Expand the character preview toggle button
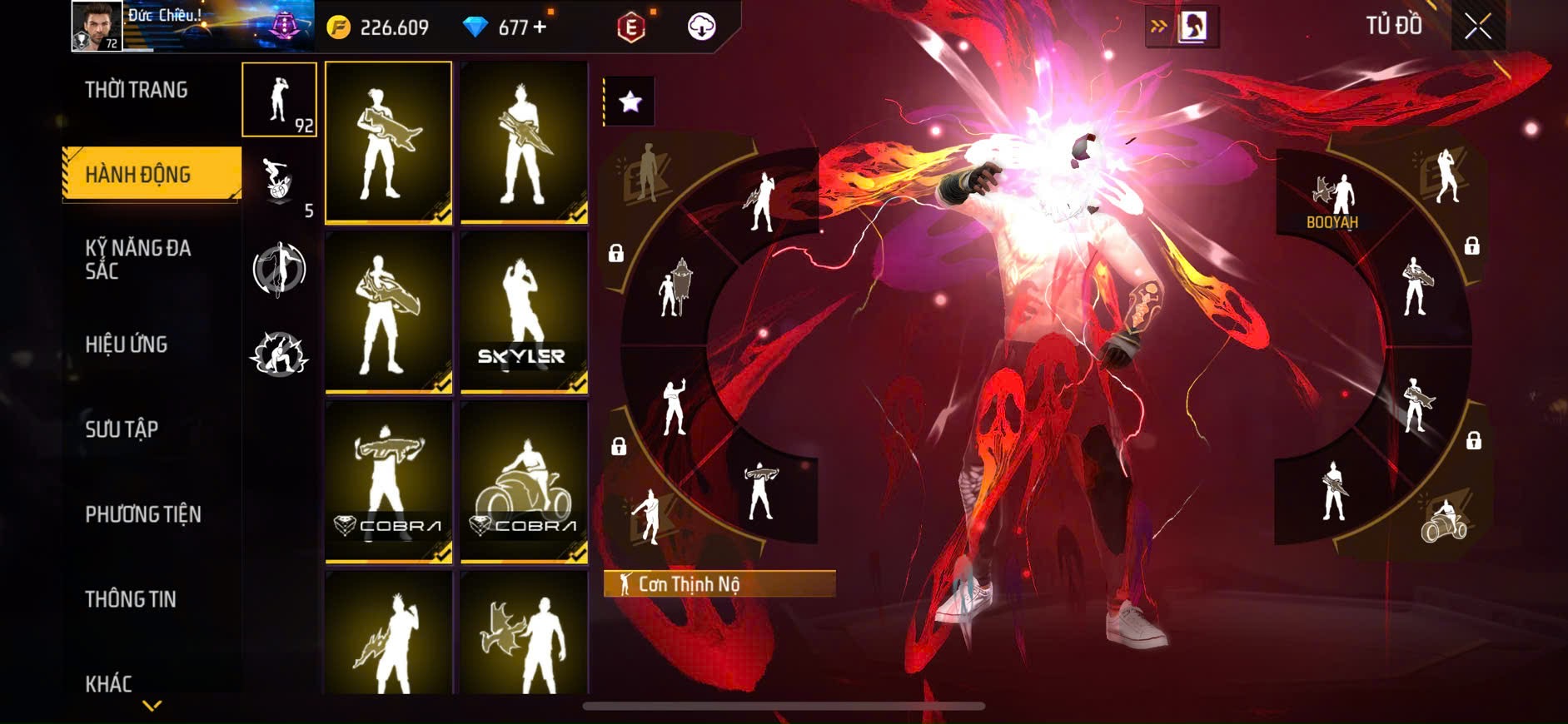Viewport: 1568px width, 724px height. coord(1182,27)
